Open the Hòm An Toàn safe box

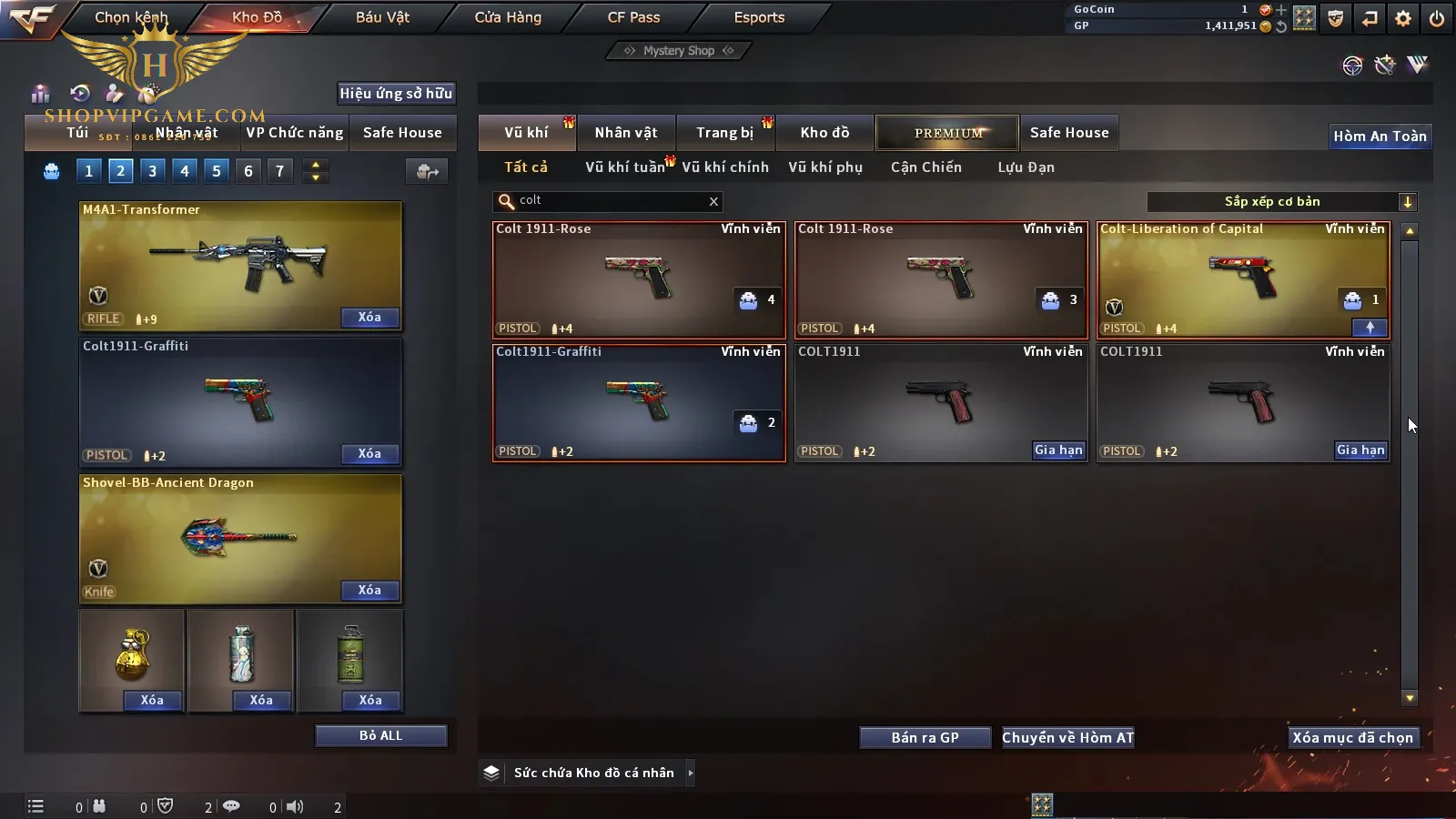click(1380, 136)
